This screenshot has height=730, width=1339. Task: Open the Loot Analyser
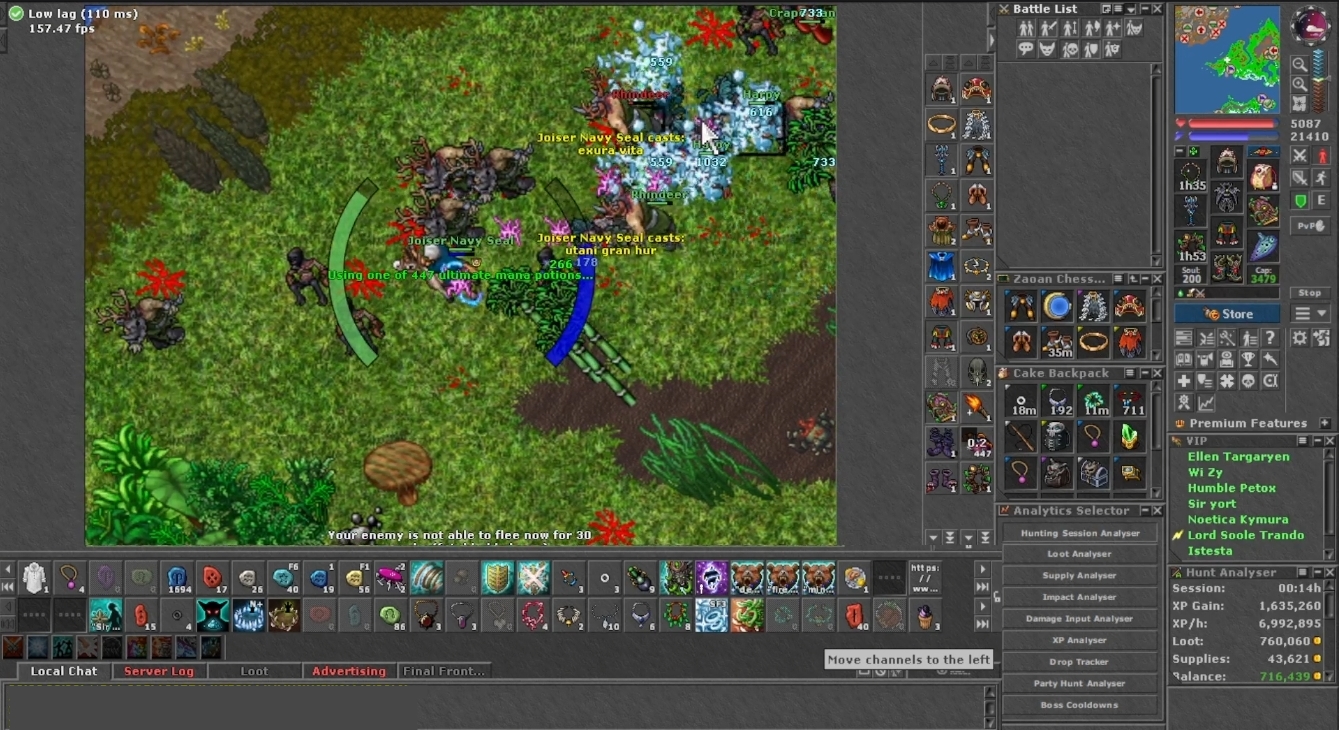(1079, 553)
